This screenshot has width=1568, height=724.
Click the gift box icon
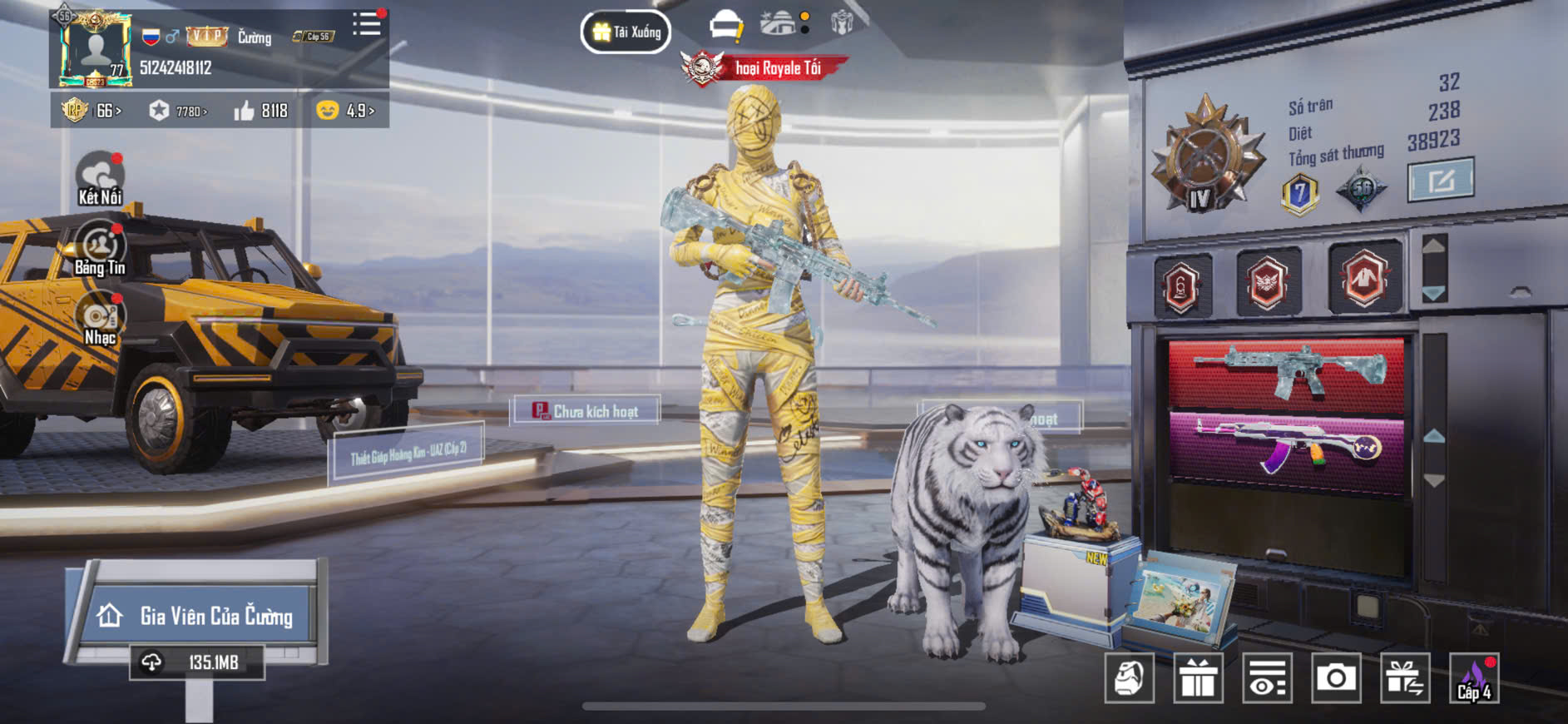(1198, 678)
